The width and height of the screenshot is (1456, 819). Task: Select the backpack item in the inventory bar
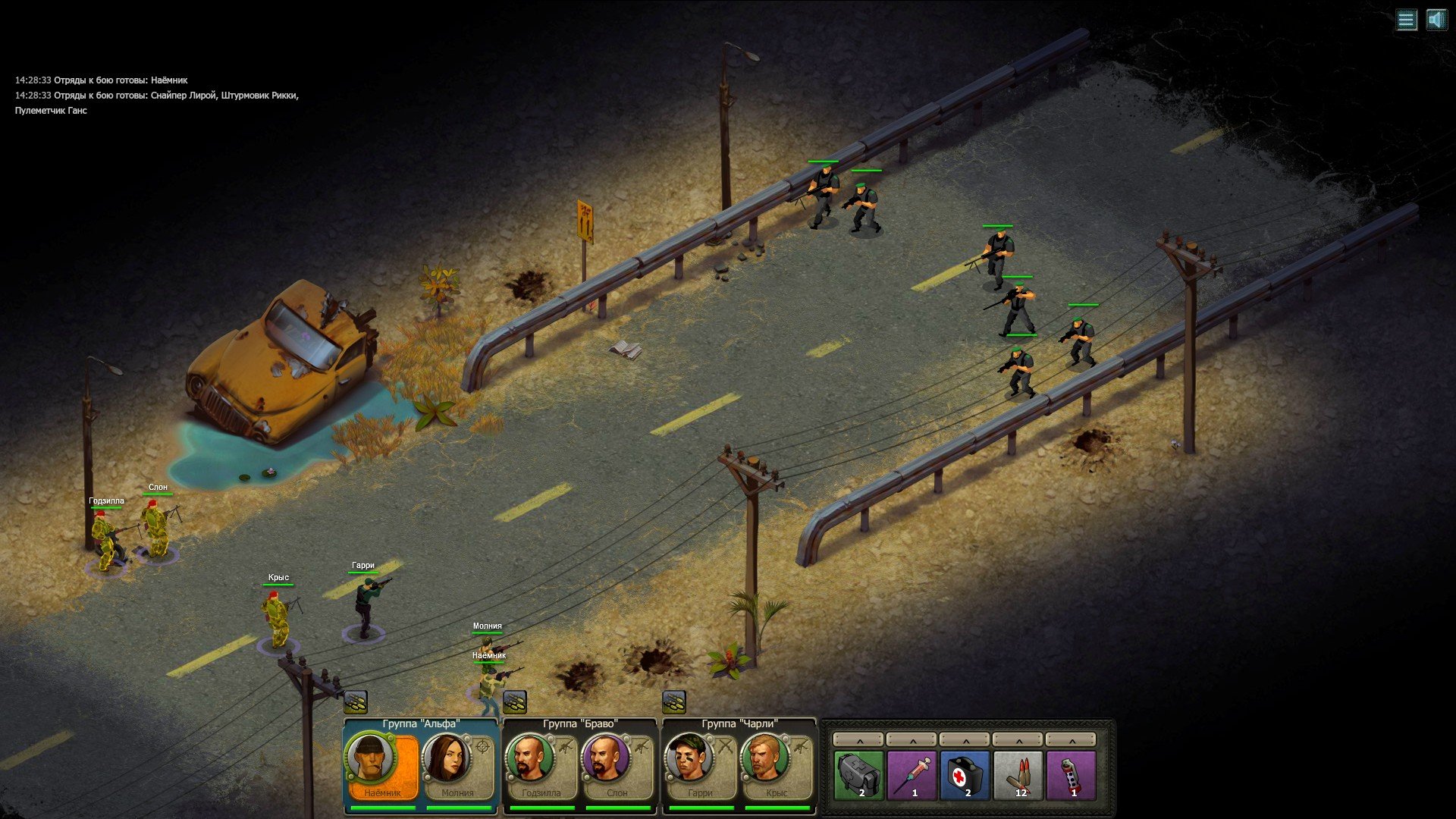860,772
